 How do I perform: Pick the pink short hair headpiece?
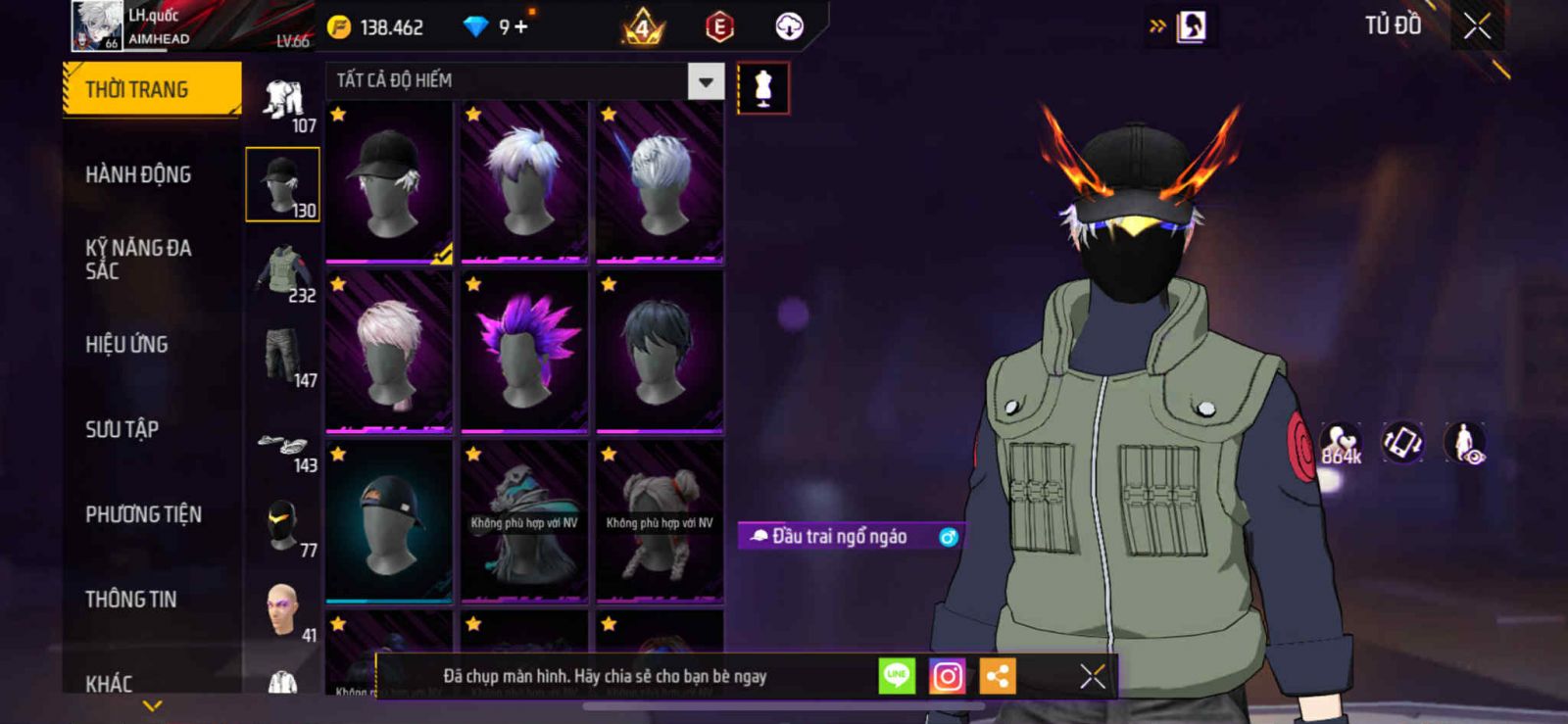[389, 352]
